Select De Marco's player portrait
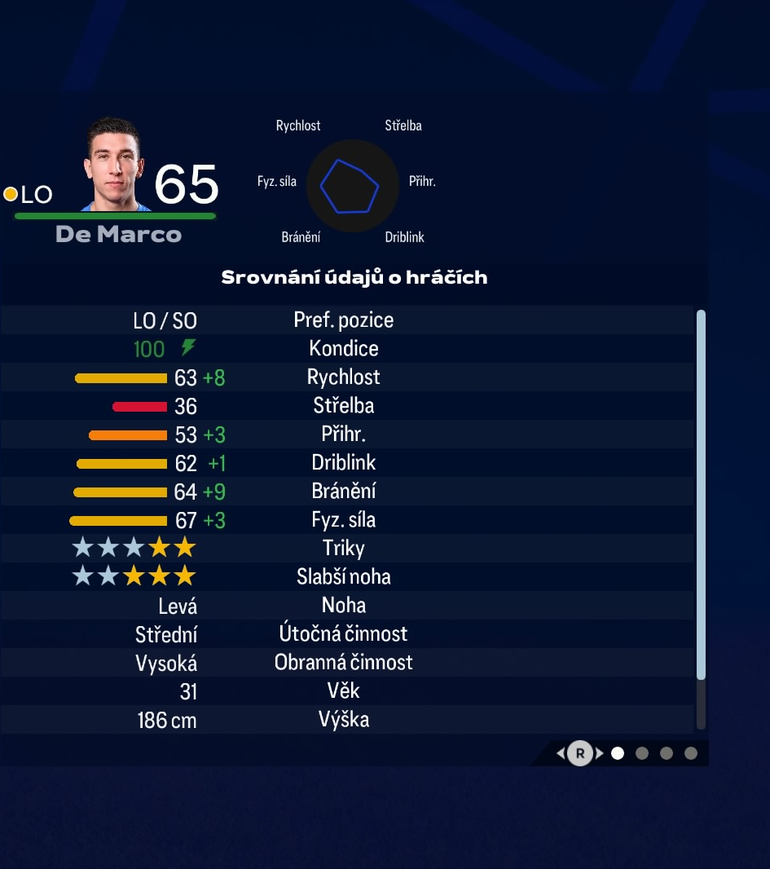The width and height of the screenshot is (770, 869). click(115, 166)
